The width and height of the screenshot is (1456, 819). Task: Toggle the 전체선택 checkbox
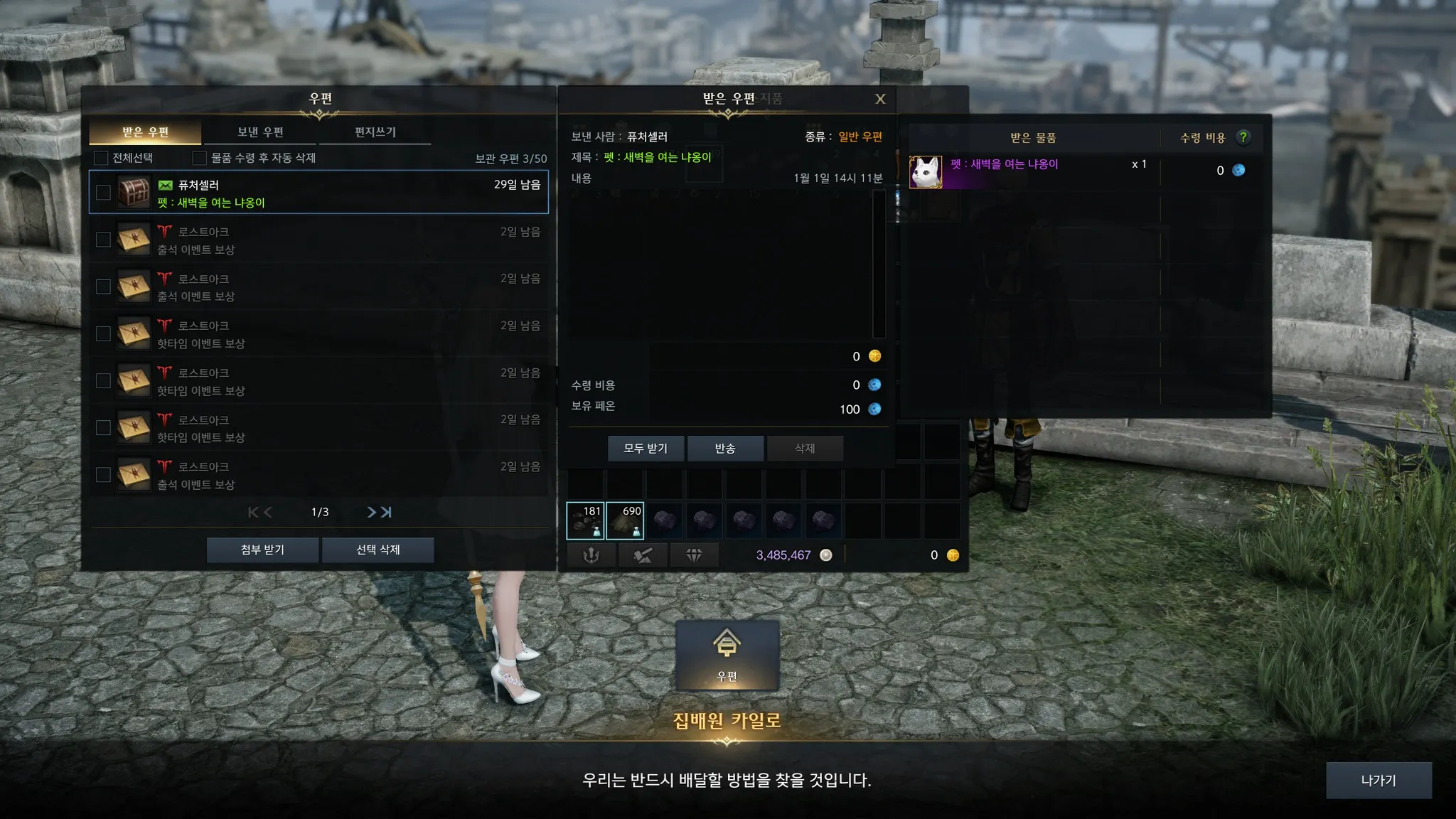101,158
